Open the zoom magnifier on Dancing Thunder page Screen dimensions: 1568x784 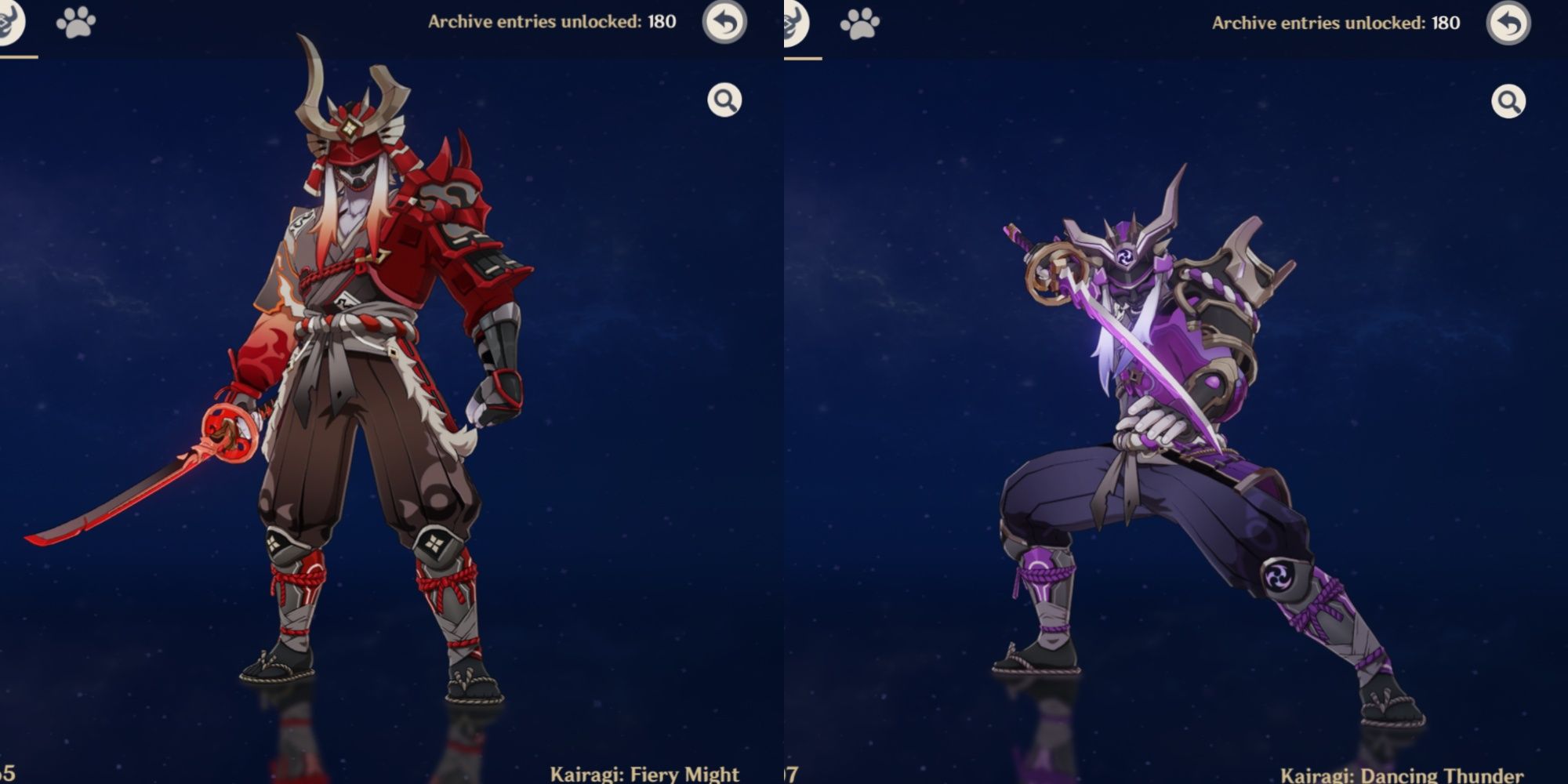coord(1508,101)
